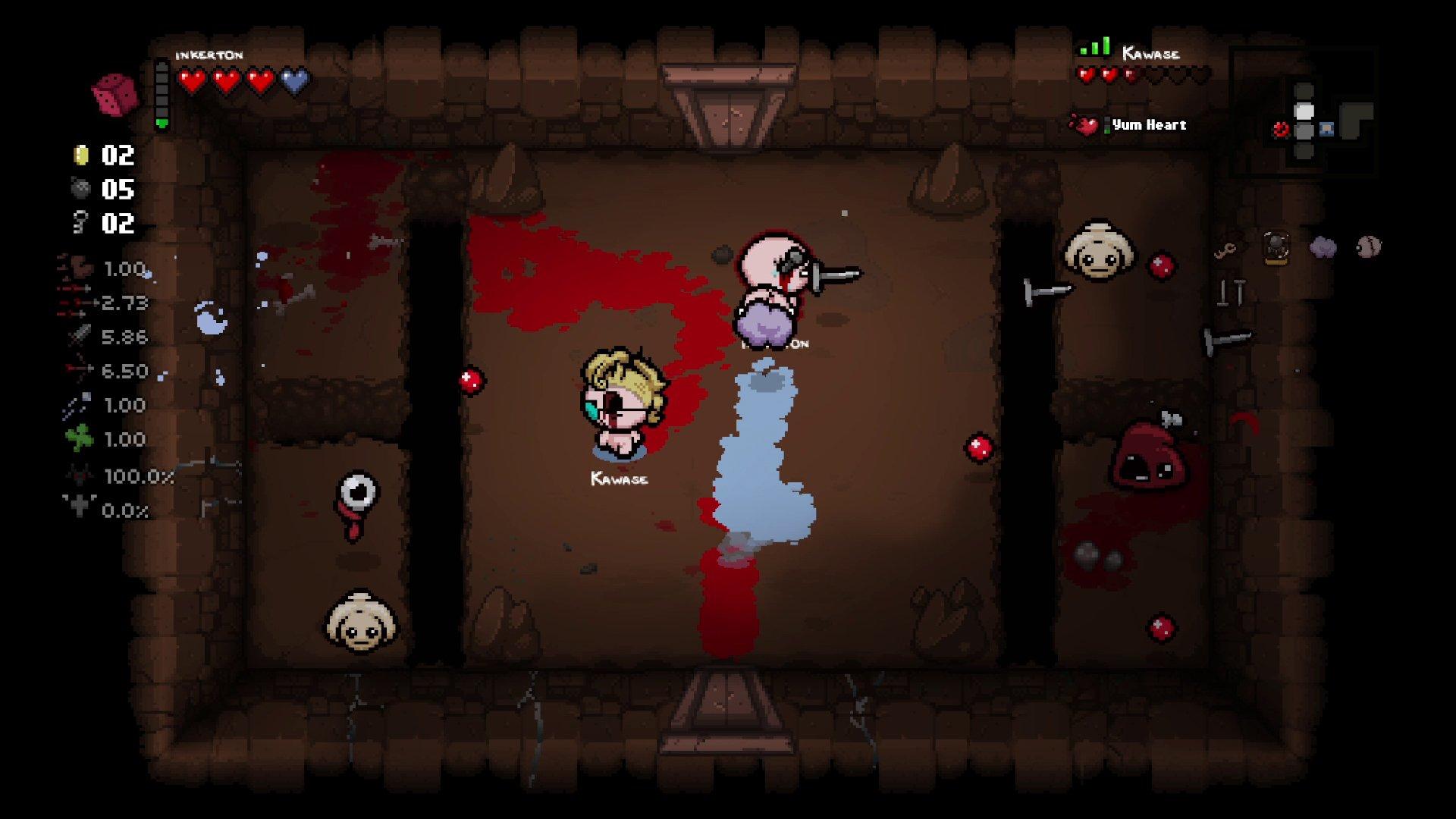Select the Inkerton name label
Screen dimensions: 1456x819
[x=209, y=55]
